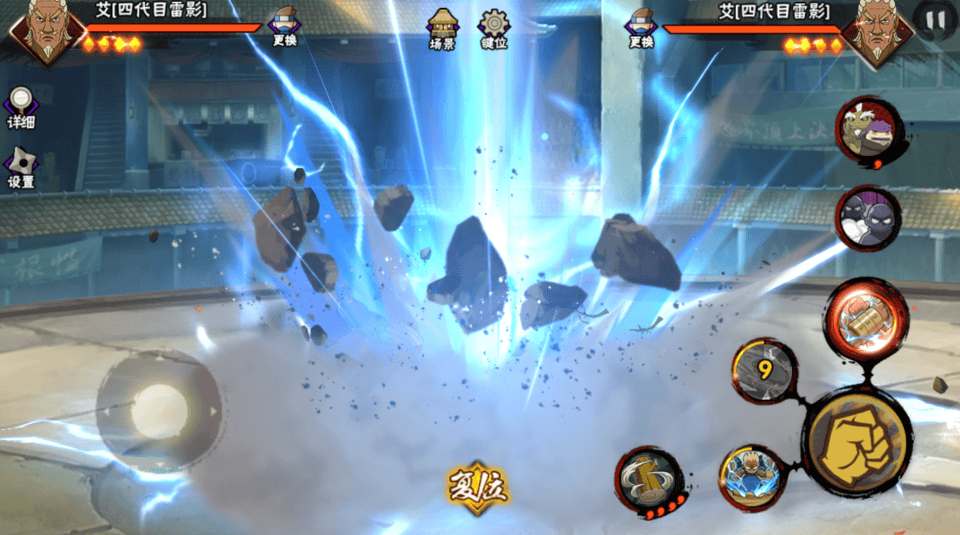Activate the red-ringed ultimate skill icon
Image resolution: width=960 pixels, height=535 pixels.
[x=866, y=317]
